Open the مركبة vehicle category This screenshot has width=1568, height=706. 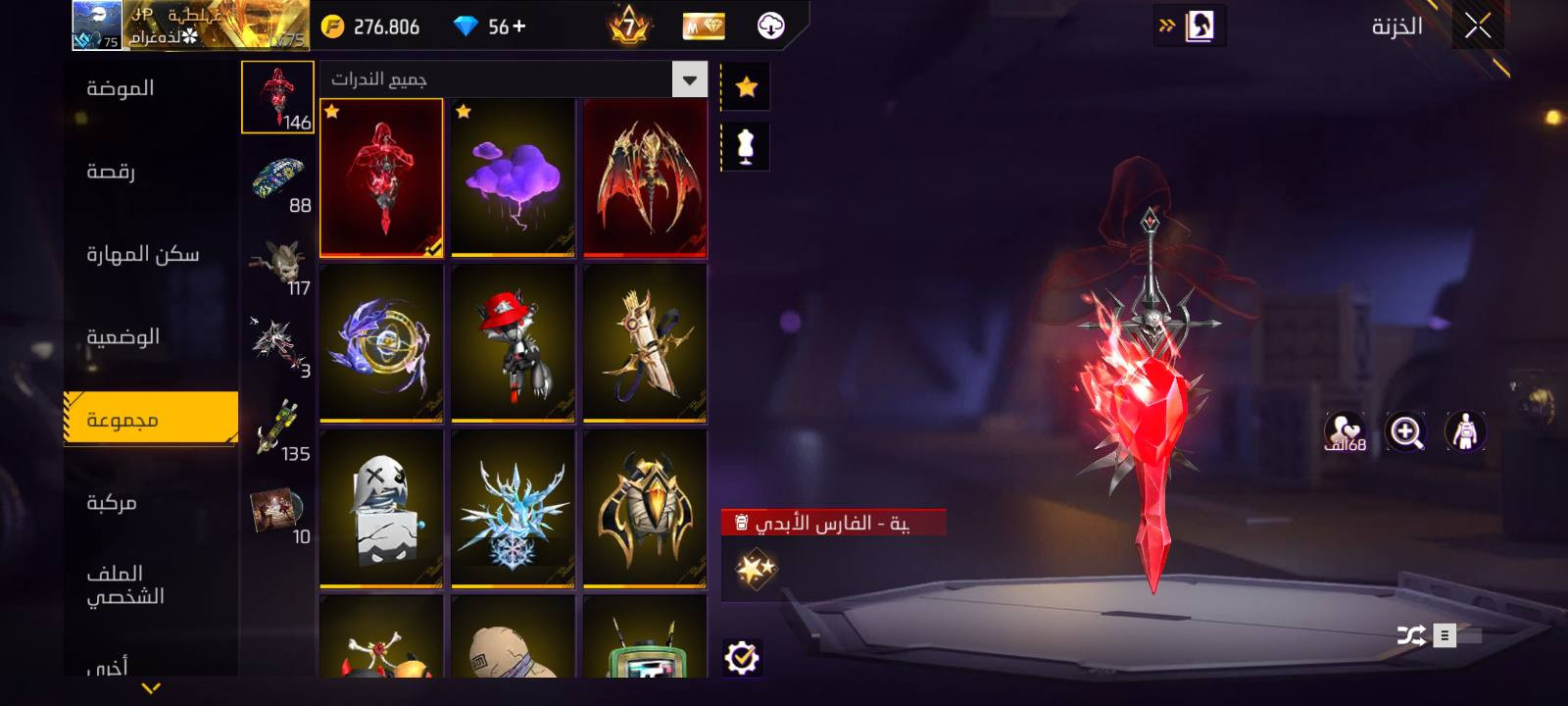click(112, 503)
